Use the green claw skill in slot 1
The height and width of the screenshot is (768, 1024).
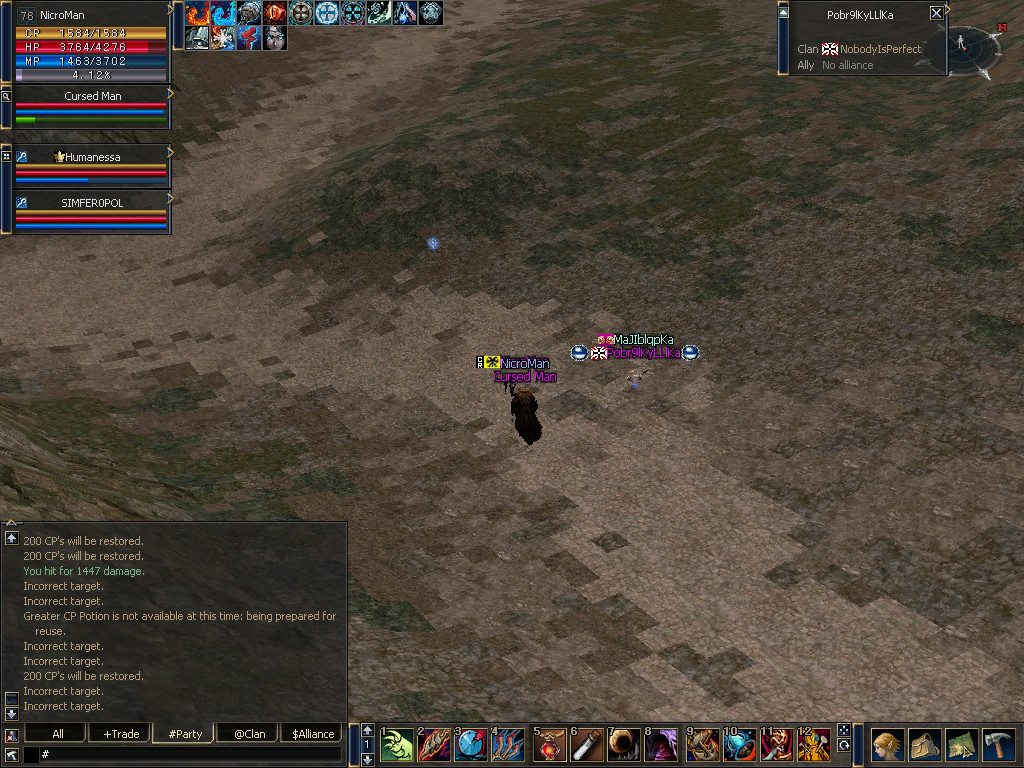click(x=397, y=745)
